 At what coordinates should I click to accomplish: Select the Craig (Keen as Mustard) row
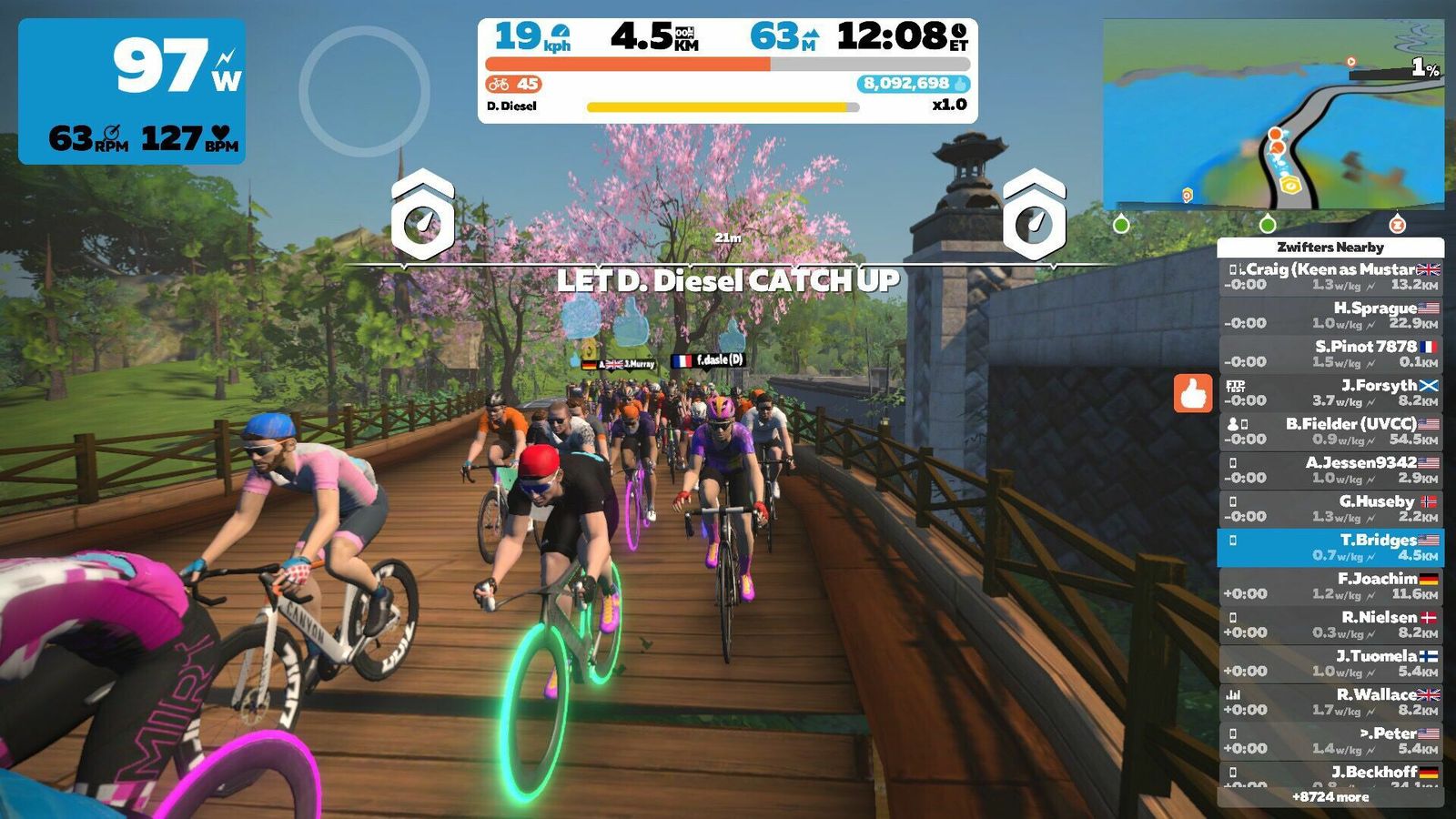coord(1330,277)
